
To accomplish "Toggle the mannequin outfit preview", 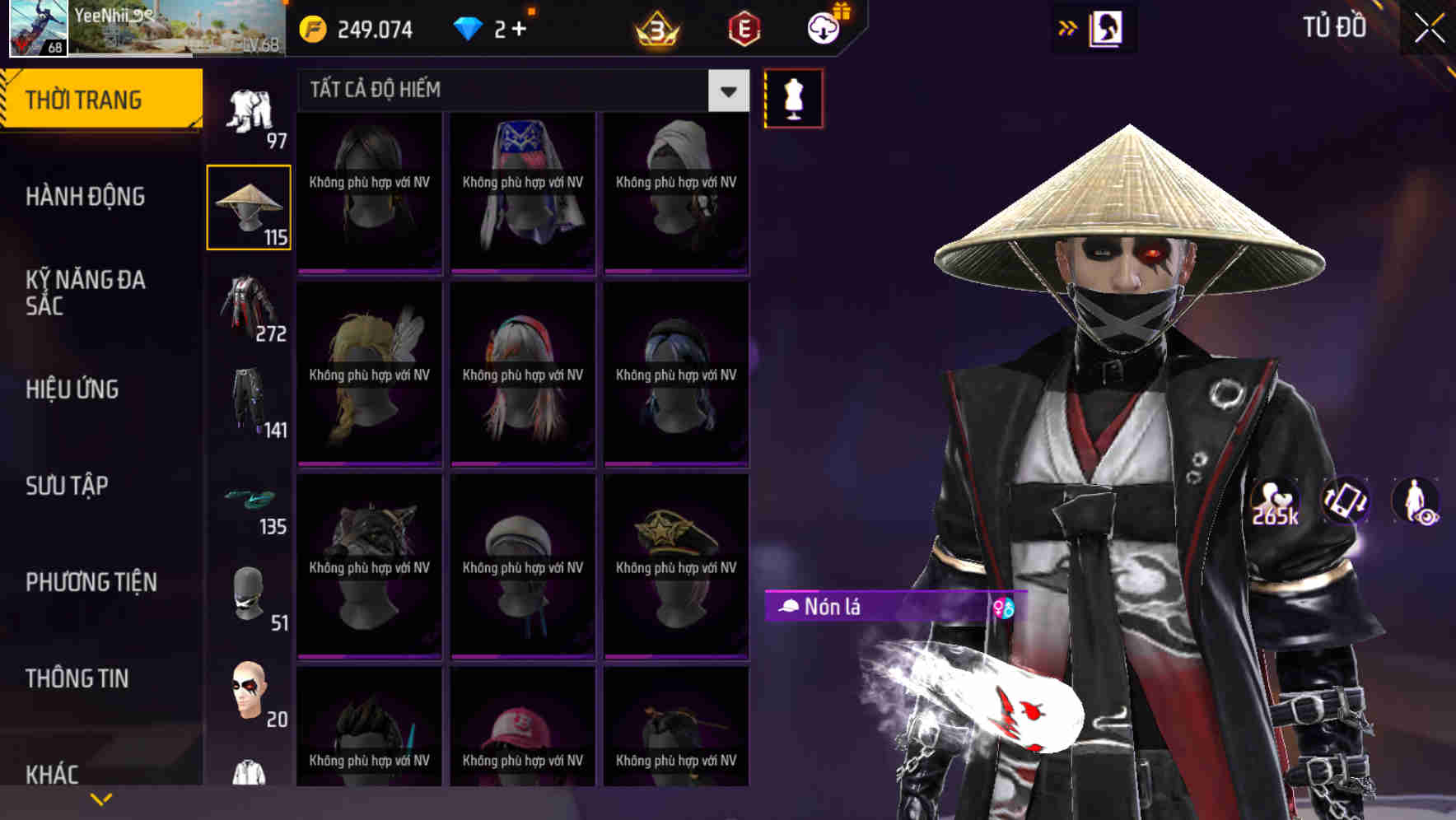I will click(x=793, y=97).
